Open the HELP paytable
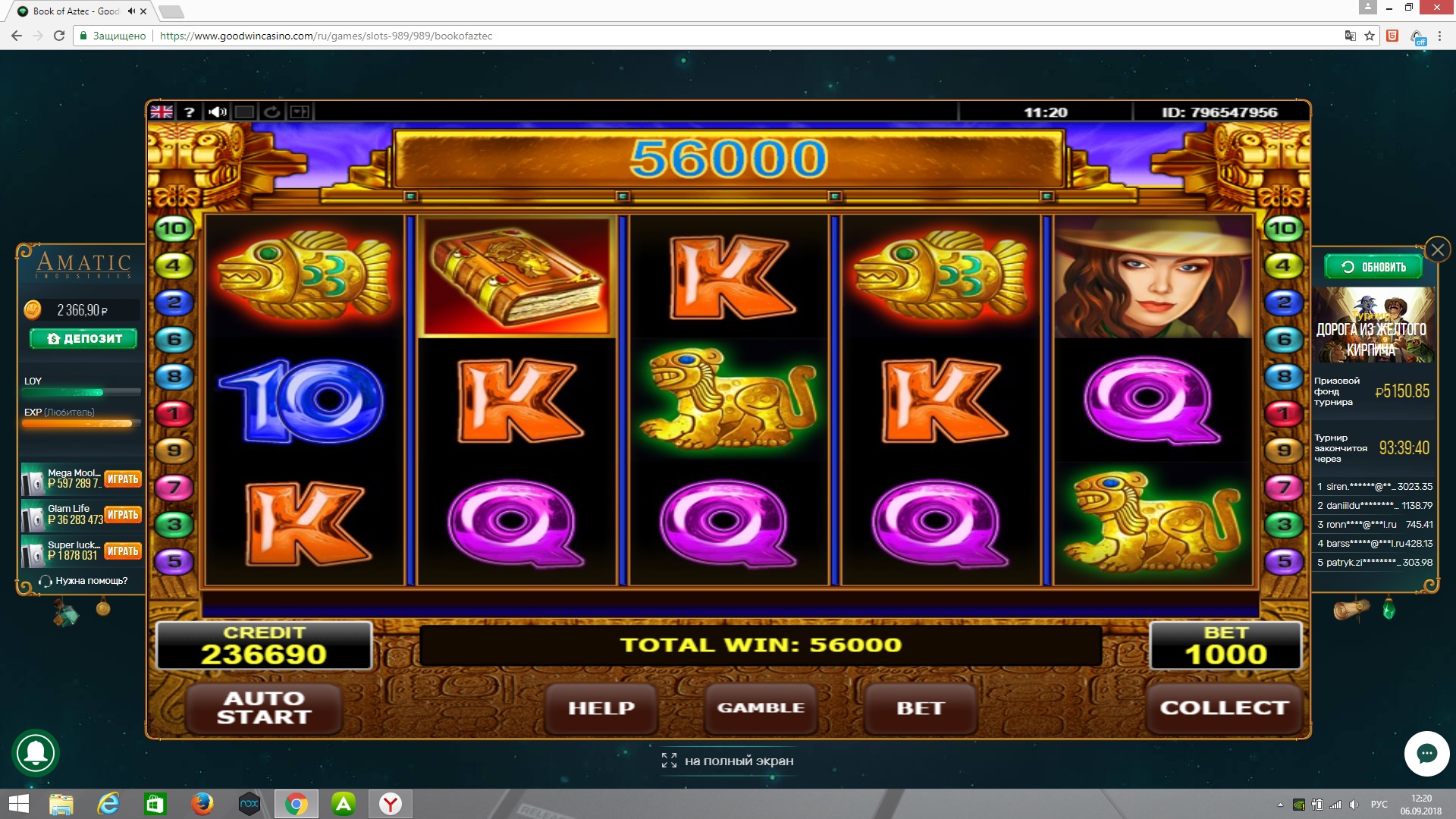Screen dimensions: 1456x819 [x=601, y=708]
